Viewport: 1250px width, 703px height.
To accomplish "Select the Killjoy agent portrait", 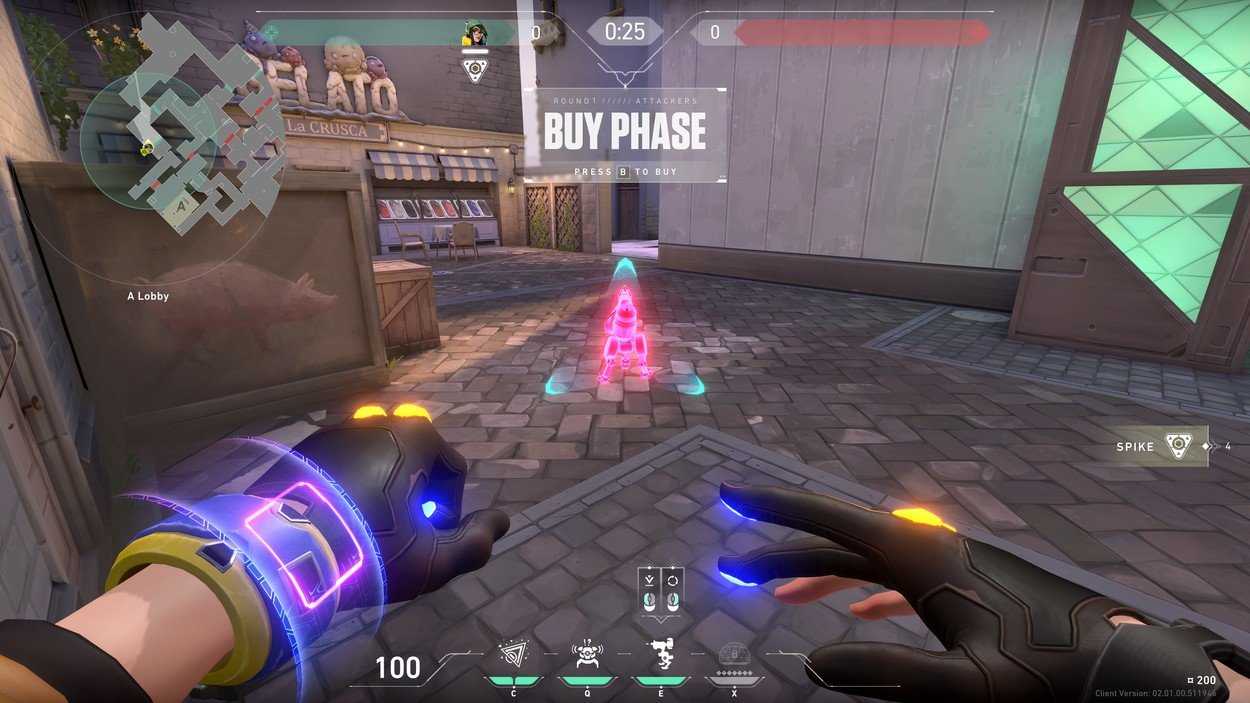I will [x=474, y=34].
